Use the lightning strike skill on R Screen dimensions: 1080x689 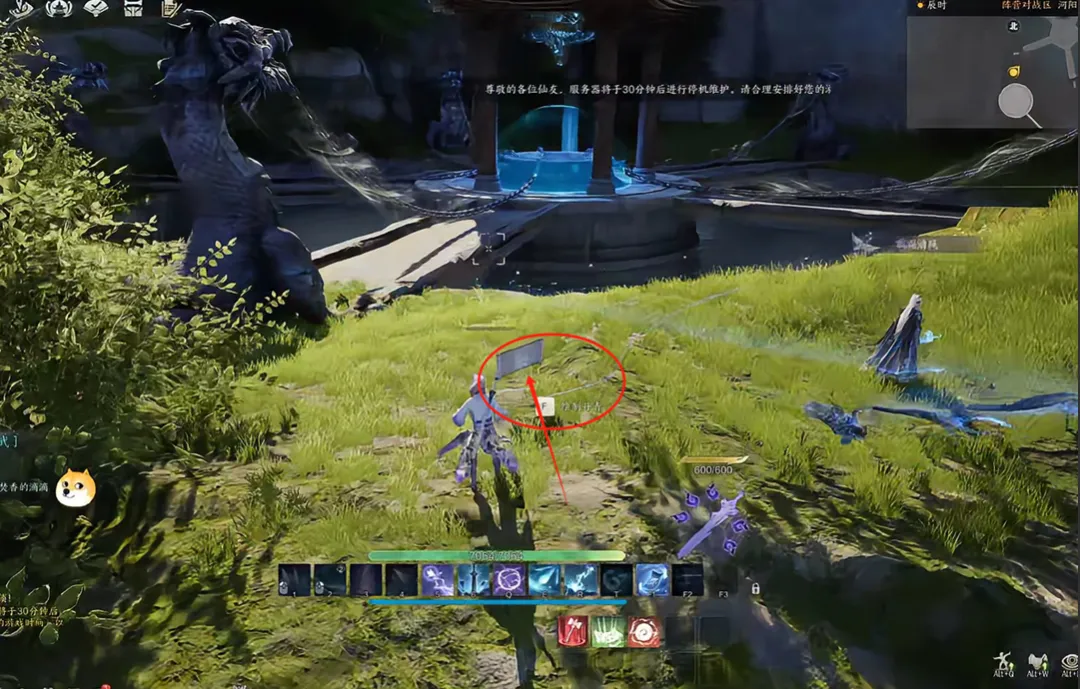pos(581,580)
